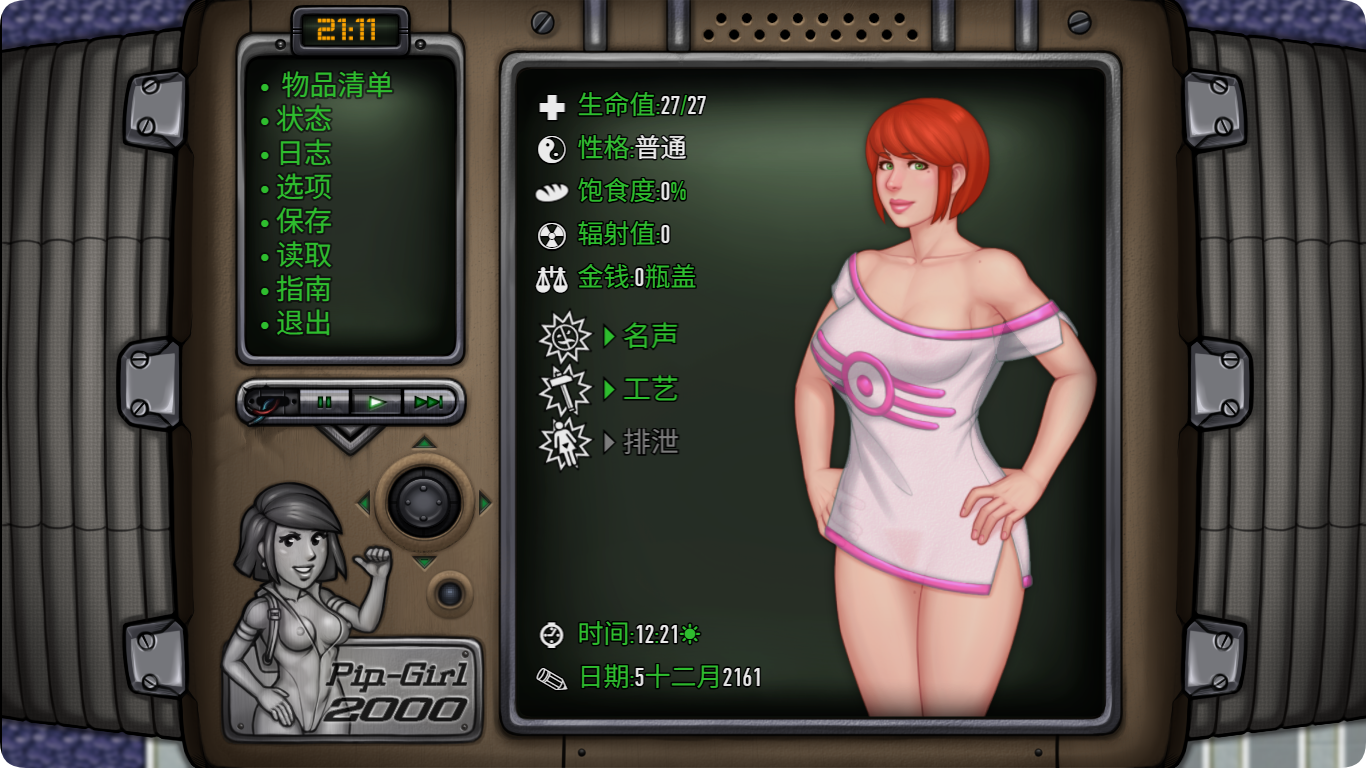
Task: Open the 指南 guide
Action: [303, 290]
